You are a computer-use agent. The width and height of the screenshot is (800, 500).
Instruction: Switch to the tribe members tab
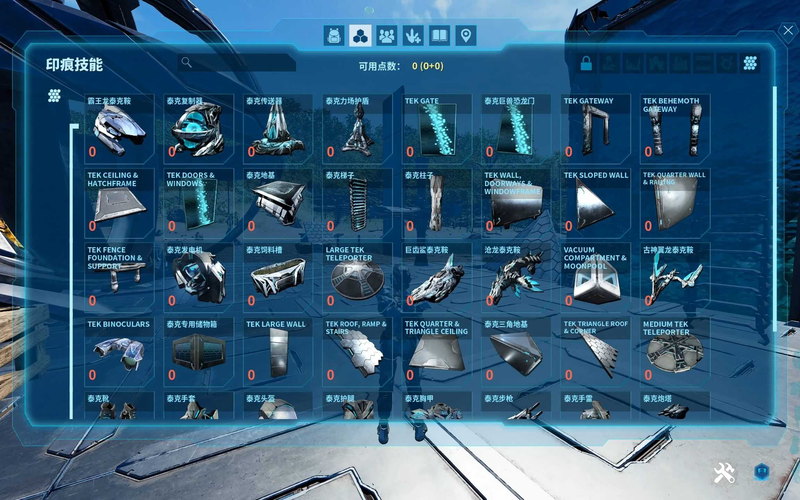tap(386, 36)
